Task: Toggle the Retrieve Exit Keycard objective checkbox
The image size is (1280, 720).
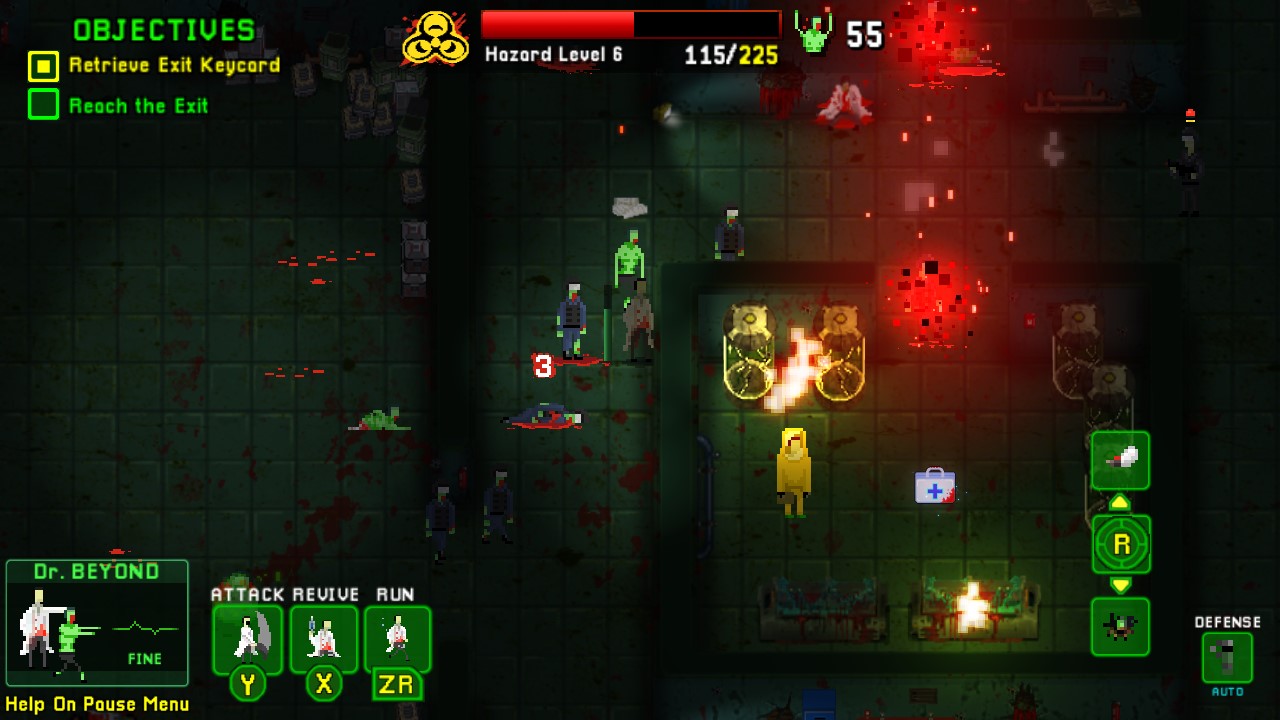Action: [x=44, y=67]
